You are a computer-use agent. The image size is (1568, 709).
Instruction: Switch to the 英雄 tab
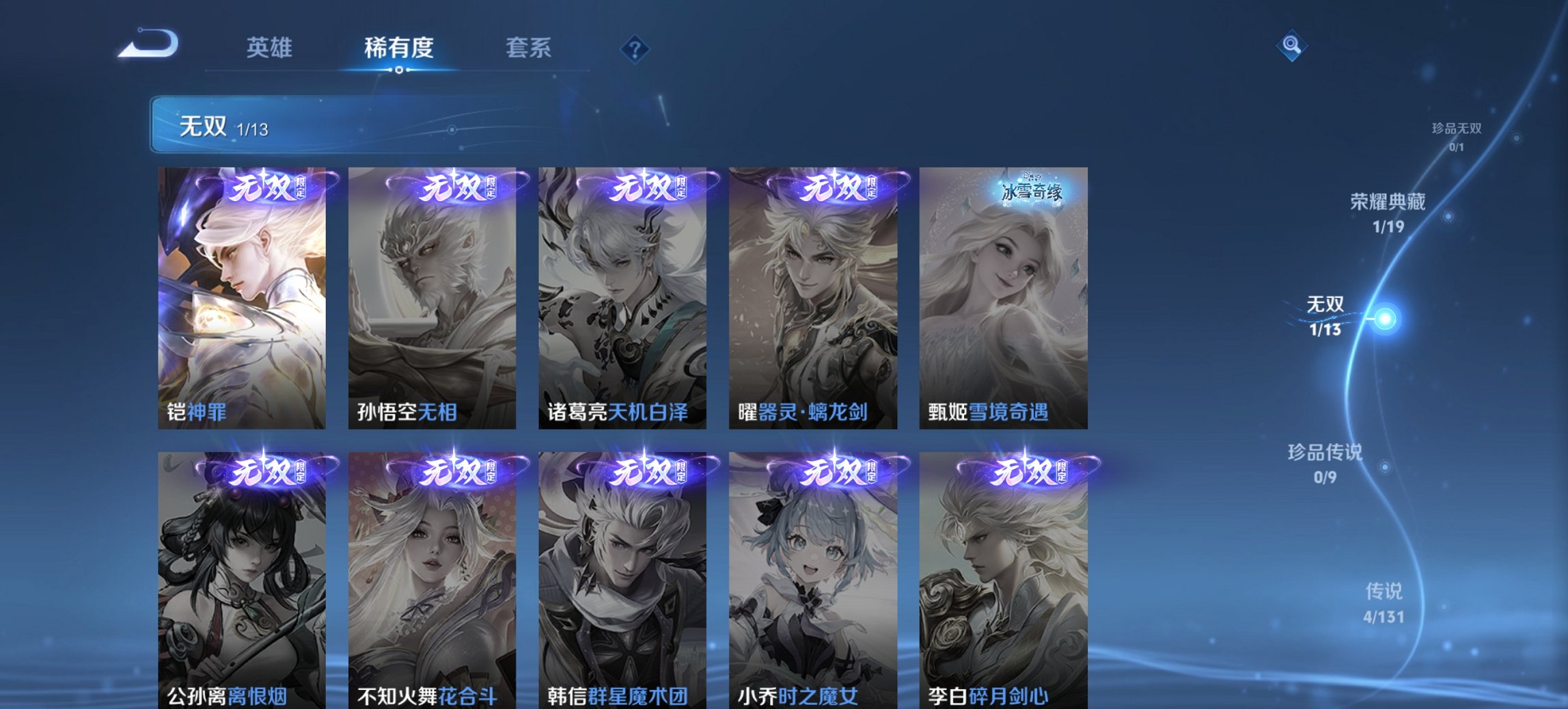(270, 48)
